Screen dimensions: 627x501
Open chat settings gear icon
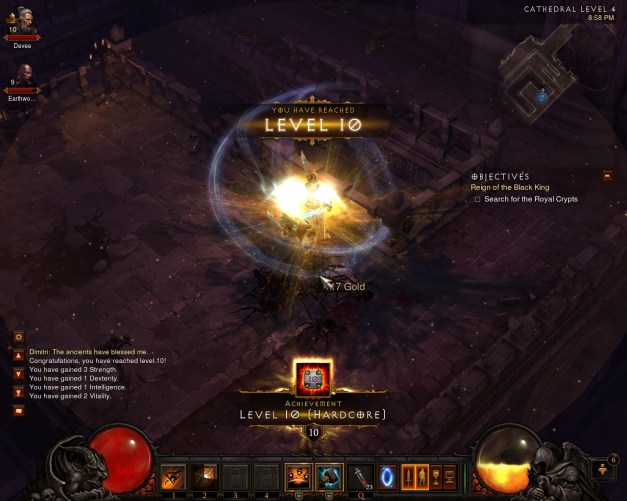tap(18, 338)
